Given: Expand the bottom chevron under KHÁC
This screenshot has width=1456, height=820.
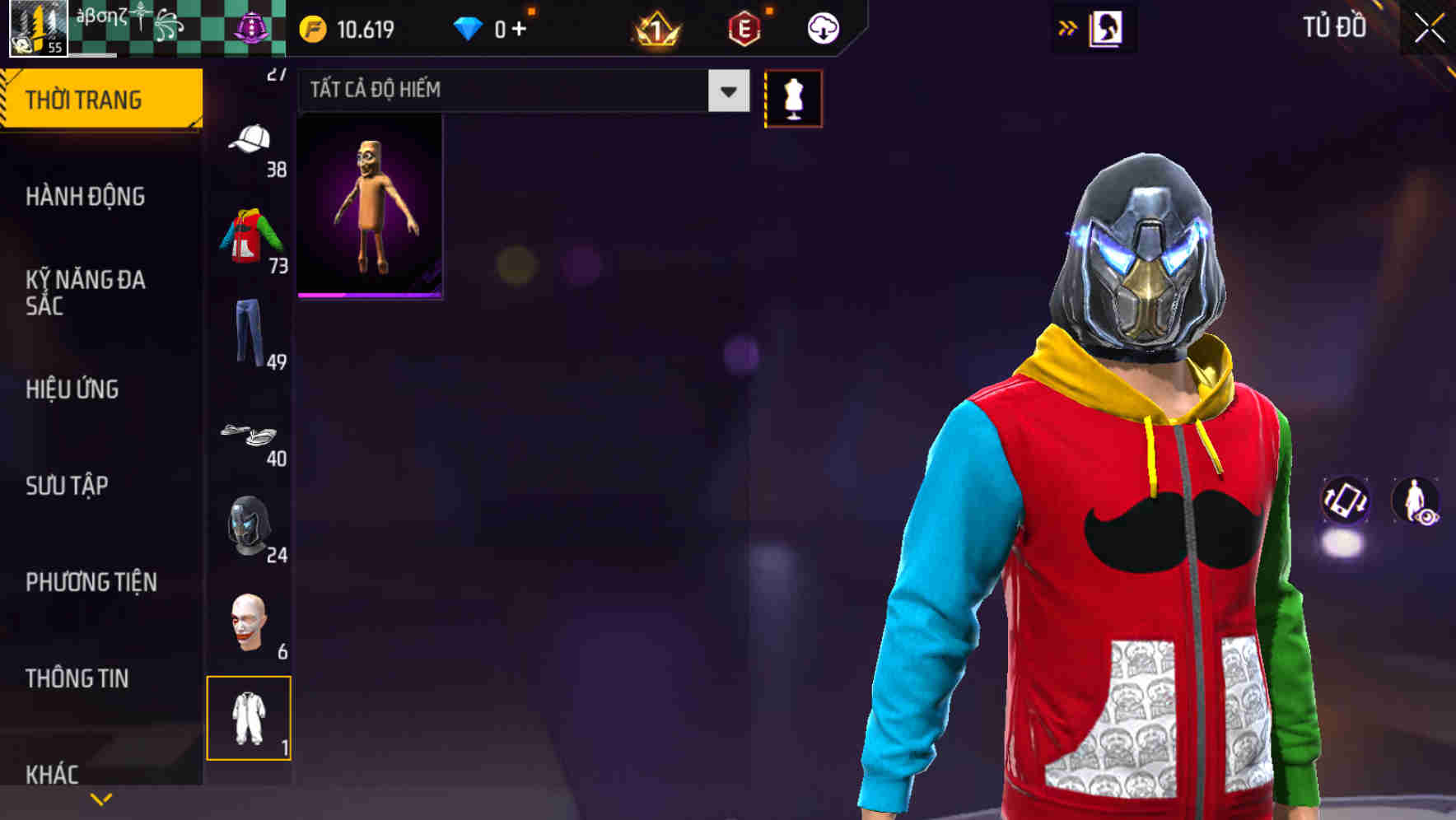Looking at the screenshot, I should point(100,798).
